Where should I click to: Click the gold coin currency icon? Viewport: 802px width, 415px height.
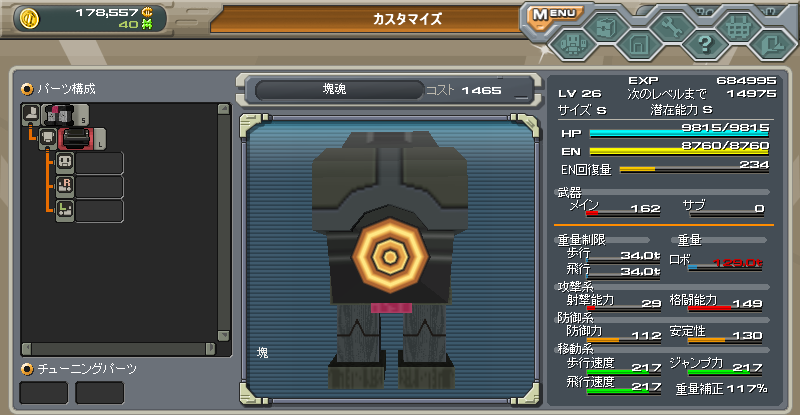click(28, 17)
